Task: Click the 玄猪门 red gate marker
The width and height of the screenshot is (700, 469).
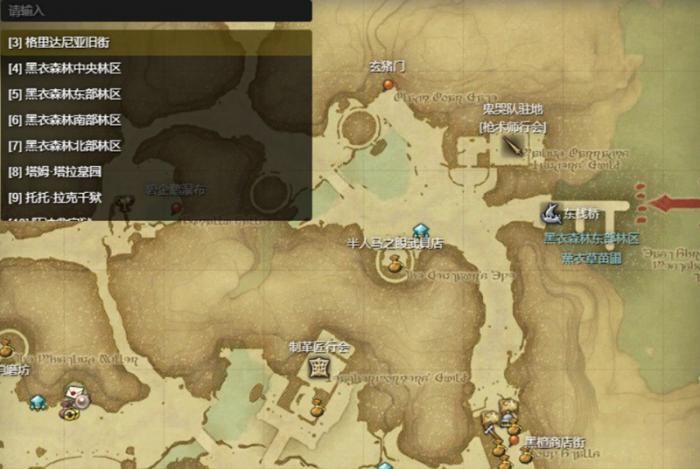Action: [x=388, y=85]
